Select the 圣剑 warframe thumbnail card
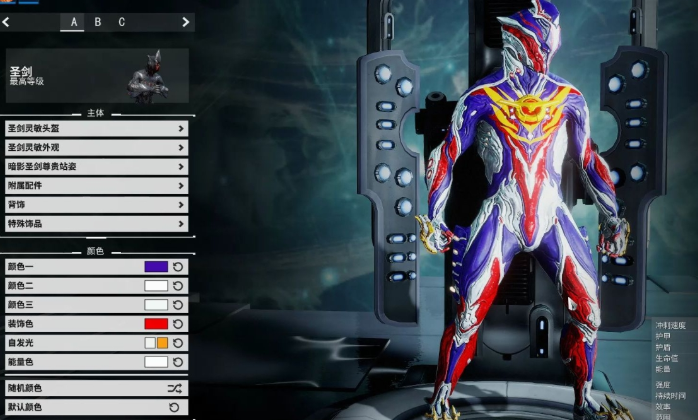Screen dimensions: 698x420 tap(97, 75)
